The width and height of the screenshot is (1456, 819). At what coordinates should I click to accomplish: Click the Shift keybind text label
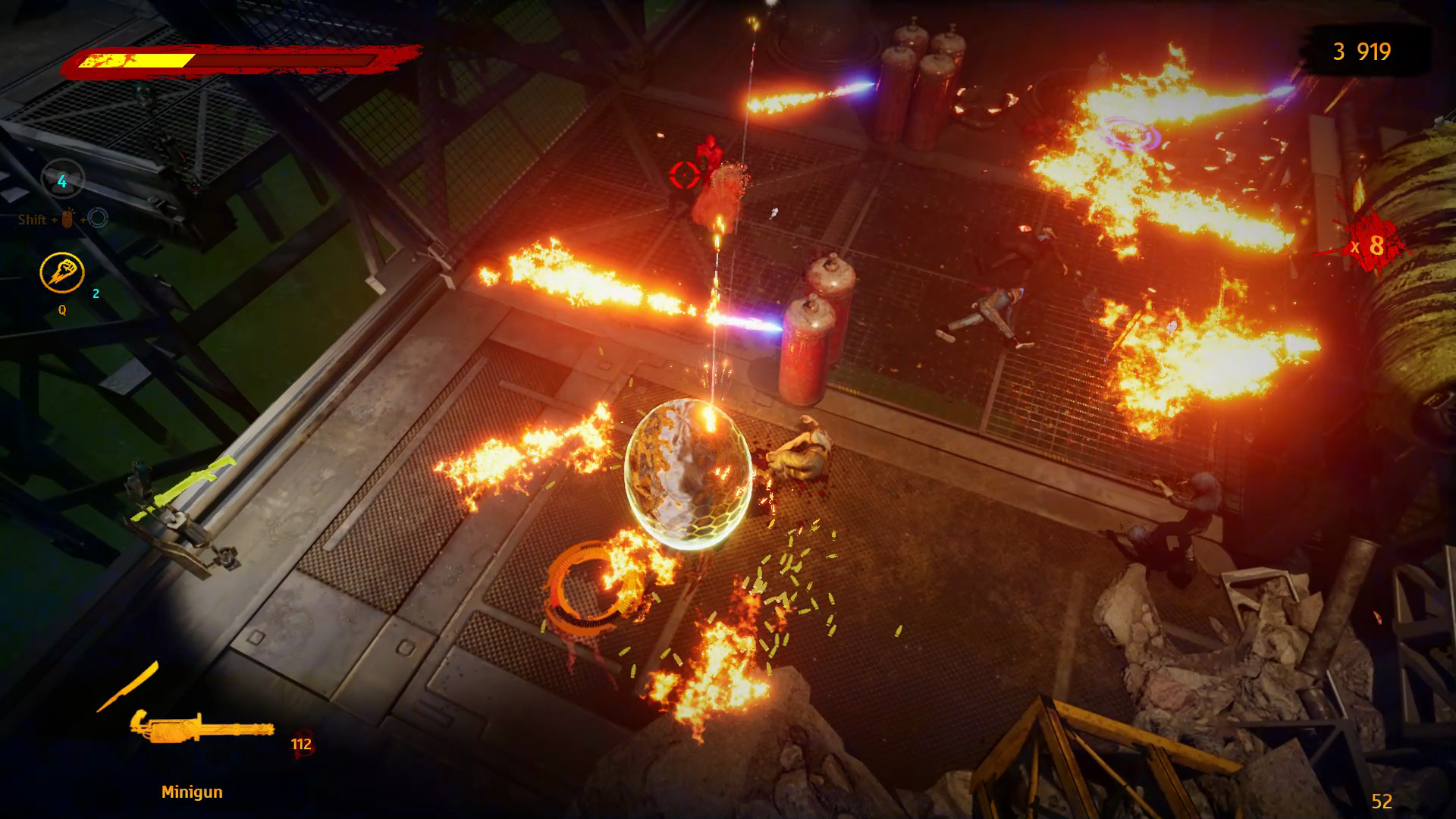coord(34,220)
